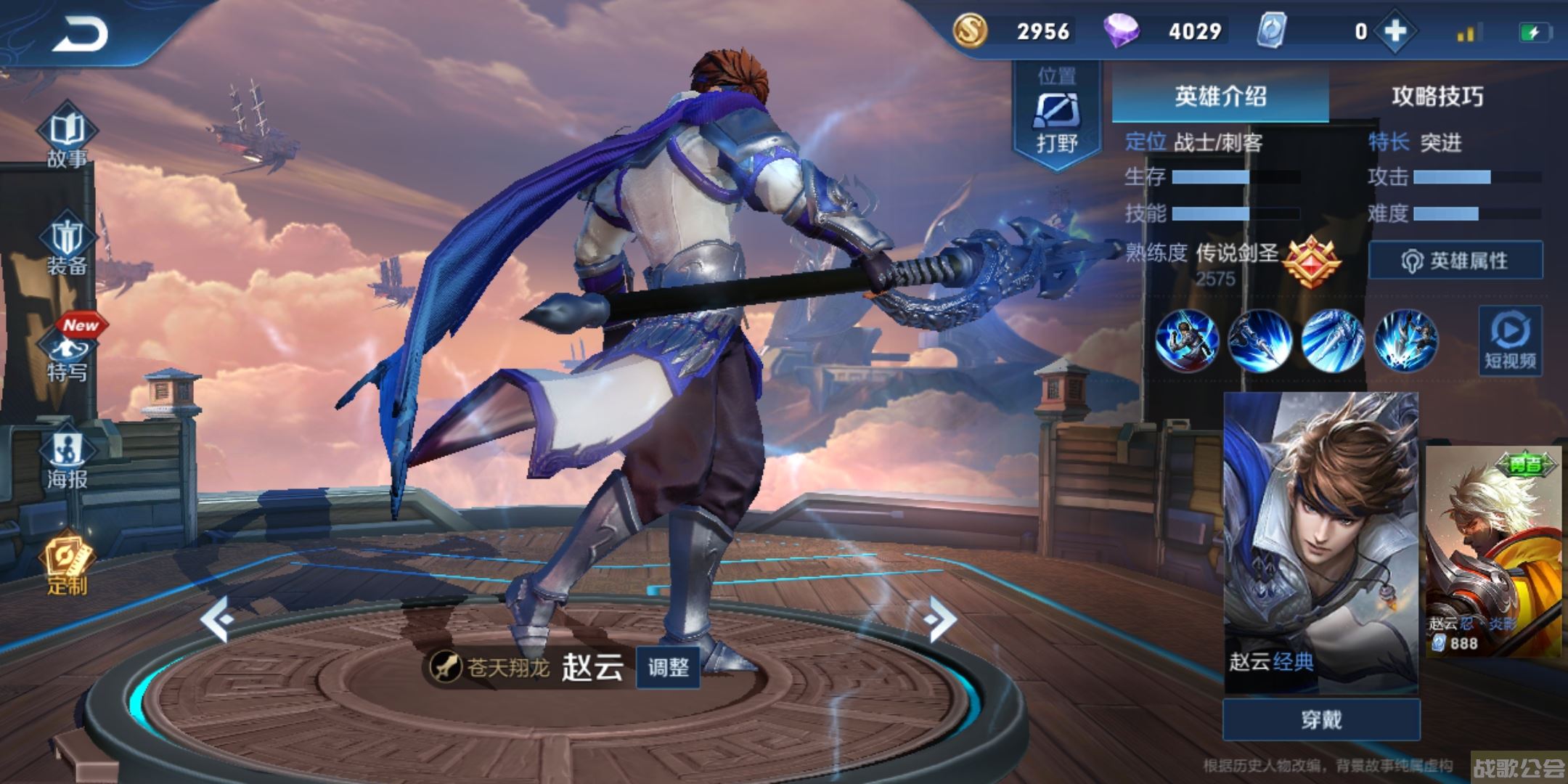Equip the skin with 穿戴 button
1568x784 pixels.
tap(1321, 719)
